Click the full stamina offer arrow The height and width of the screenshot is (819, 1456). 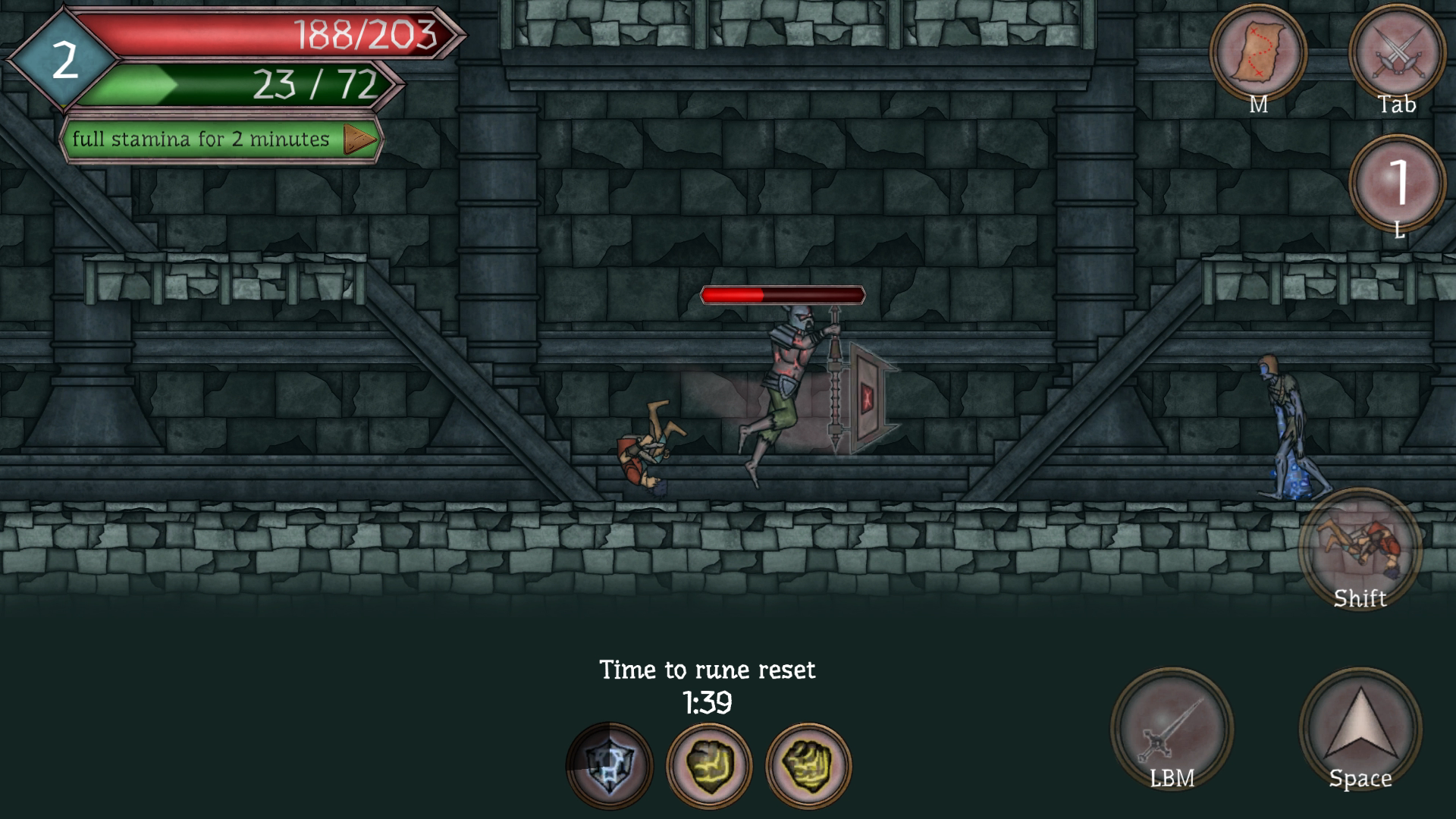tap(359, 140)
